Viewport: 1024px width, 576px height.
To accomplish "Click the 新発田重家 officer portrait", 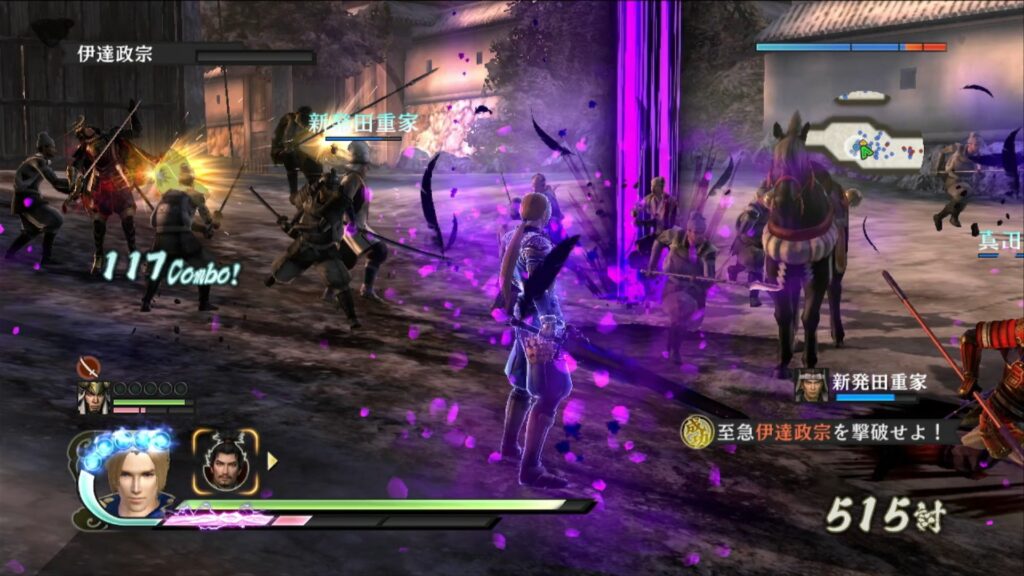I will [x=811, y=386].
